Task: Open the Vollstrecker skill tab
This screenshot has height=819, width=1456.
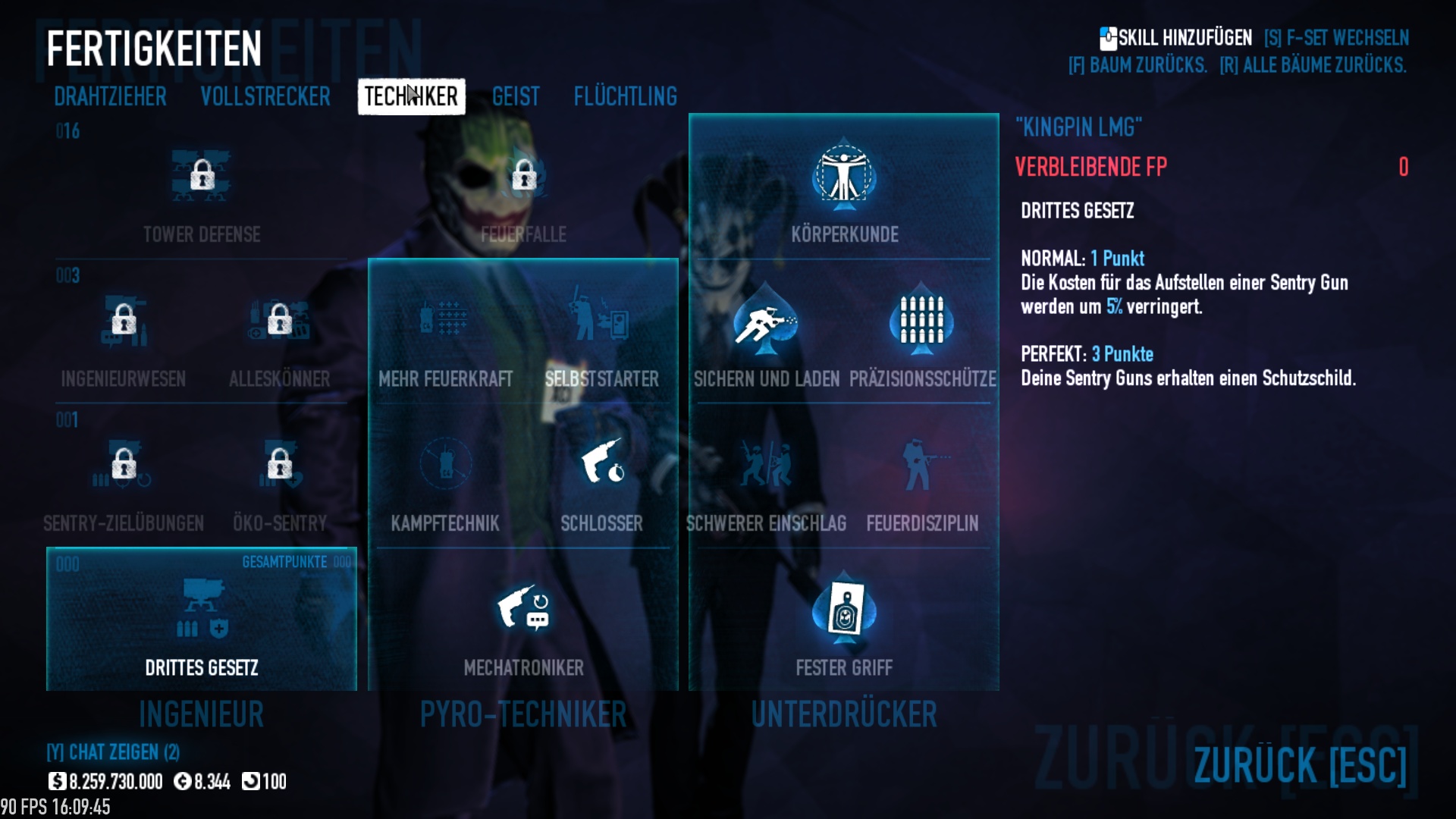Action: [x=265, y=96]
